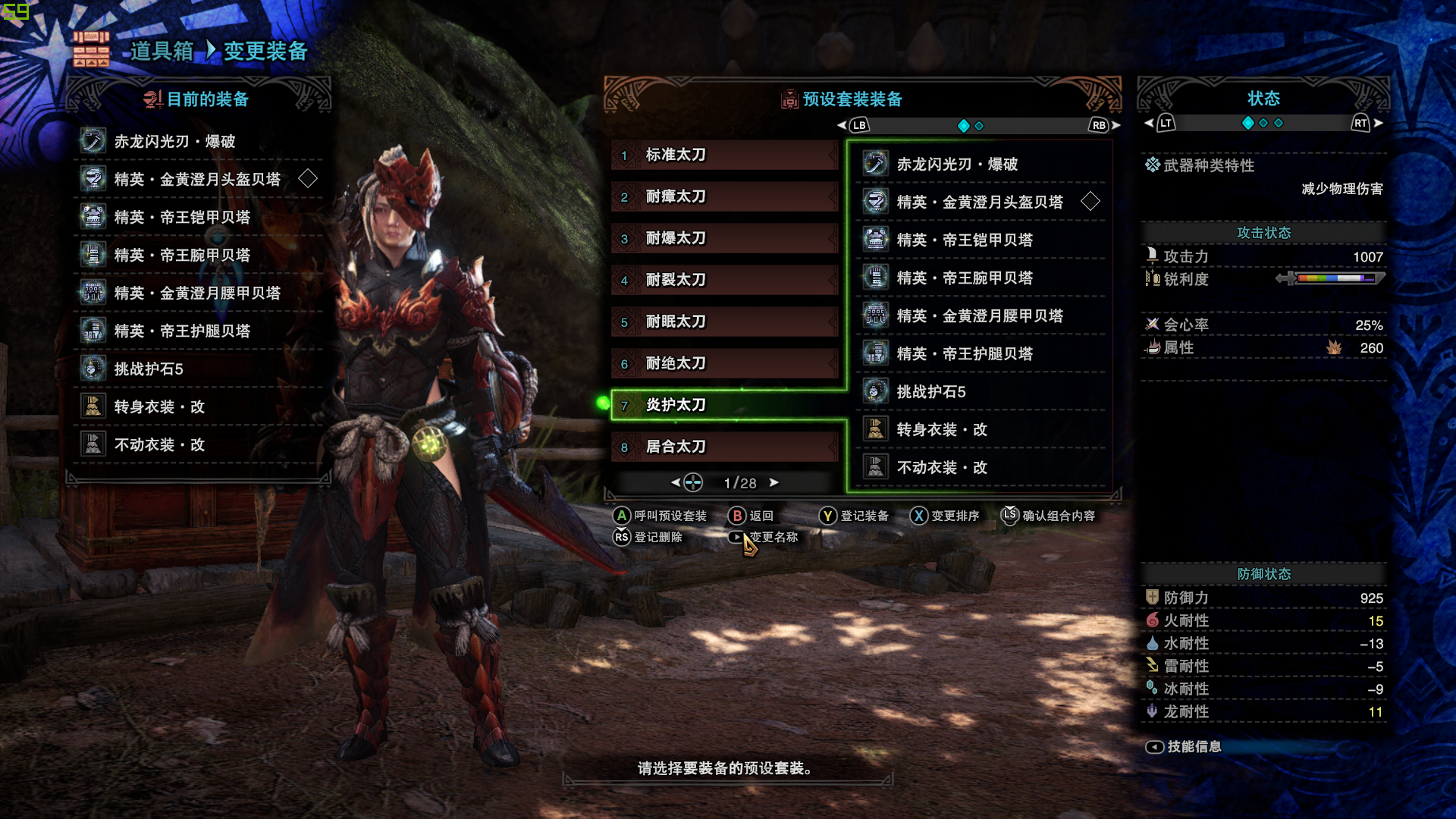Go to previous loadout page arrow

click(x=676, y=482)
